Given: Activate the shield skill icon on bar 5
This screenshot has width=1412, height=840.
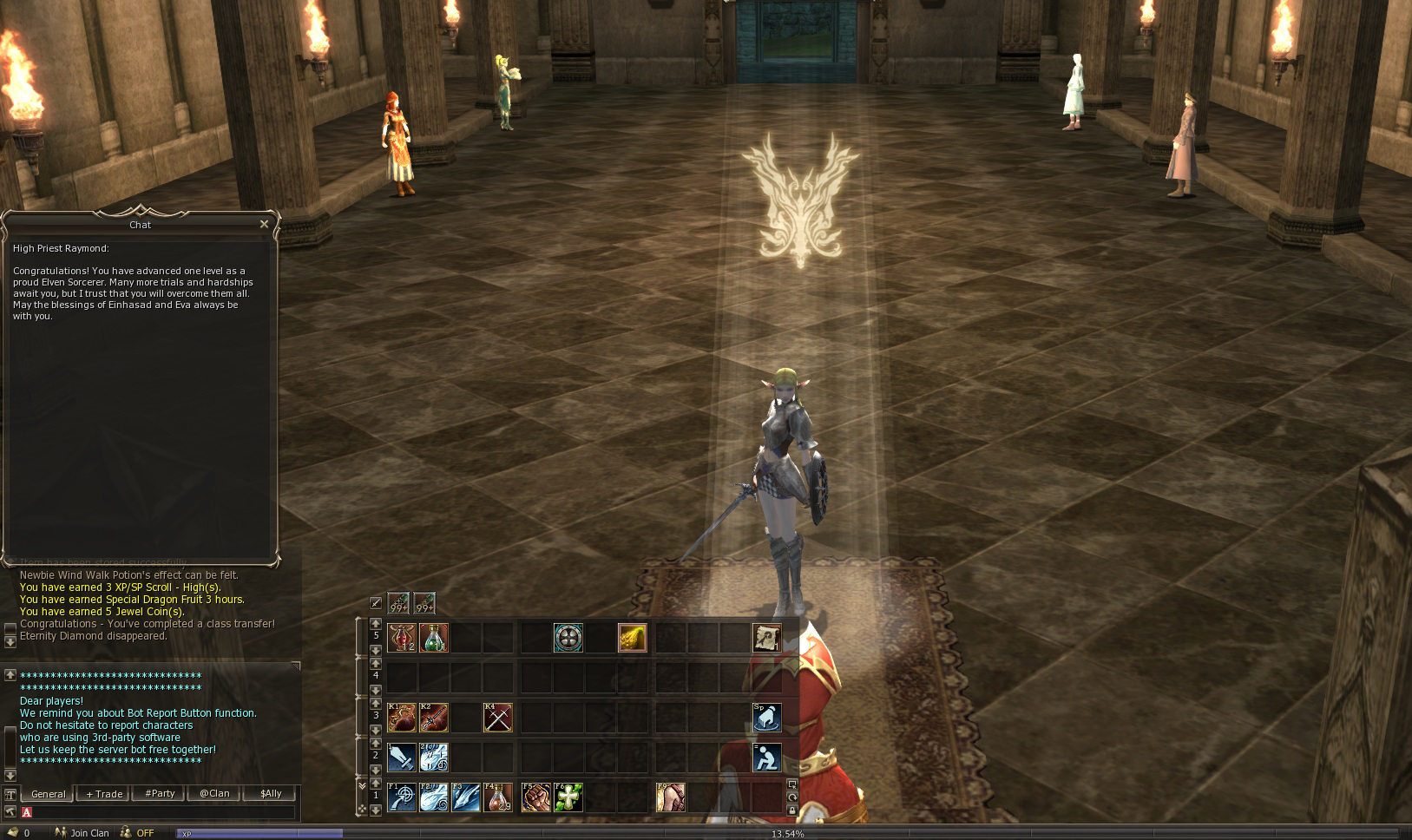Looking at the screenshot, I should click(569, 638).
